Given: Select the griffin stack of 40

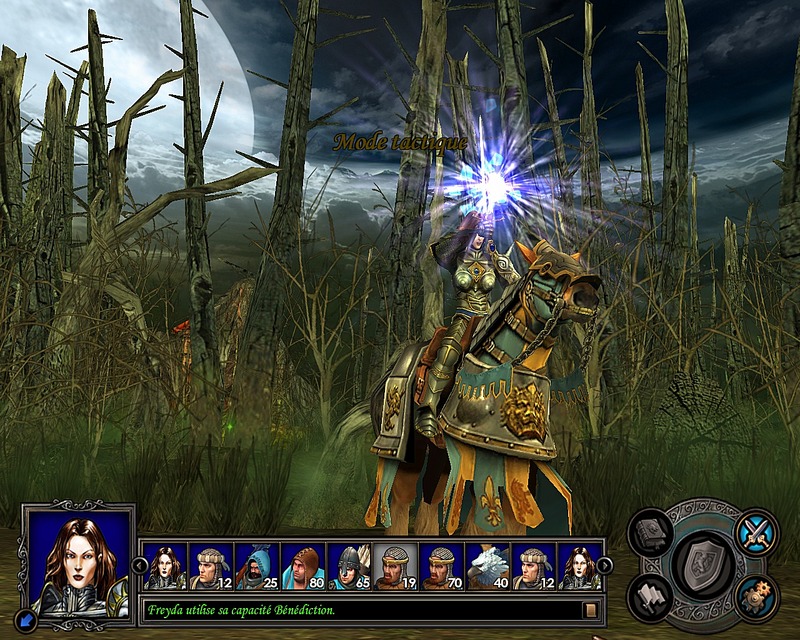Looking at the screenshot, I should click(x=488, y=566).
